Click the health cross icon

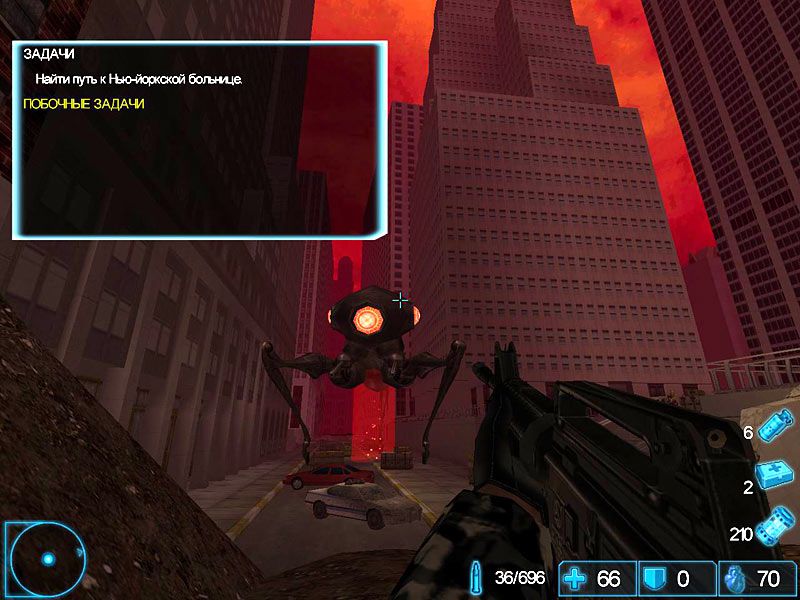click(576, 578)
